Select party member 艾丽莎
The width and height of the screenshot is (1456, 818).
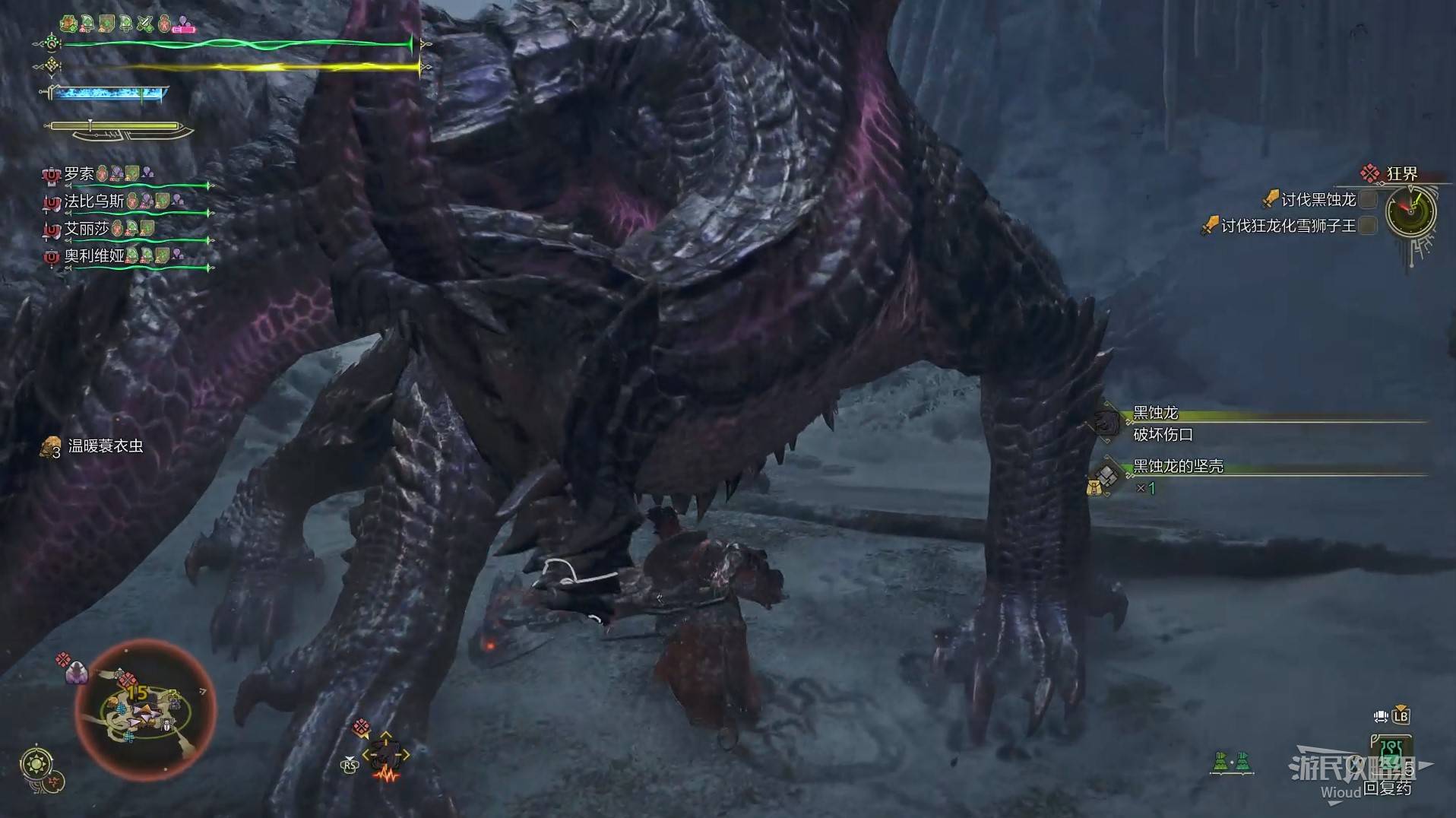(86, 229)
